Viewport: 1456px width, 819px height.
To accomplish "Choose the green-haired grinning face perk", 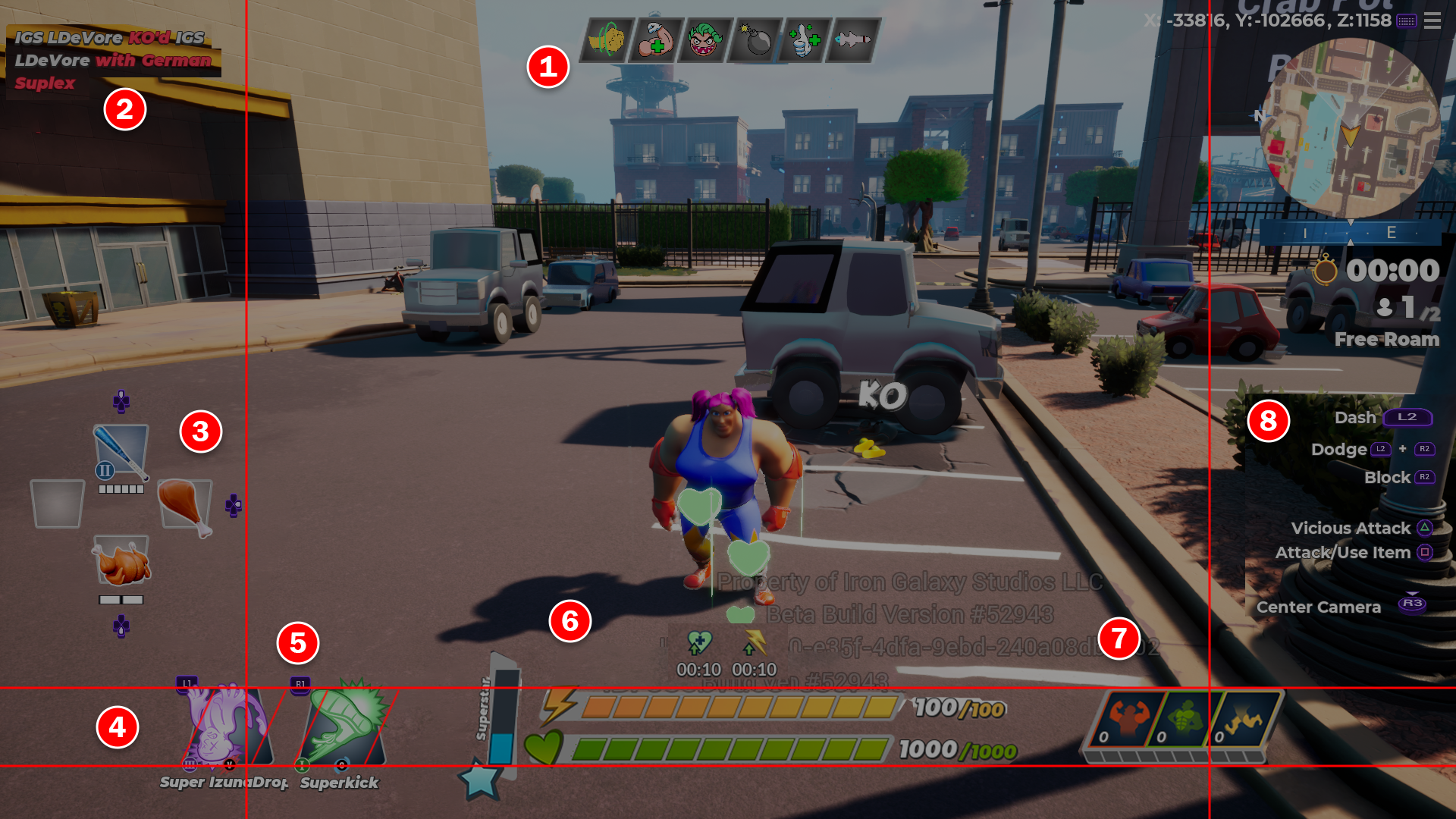I will pyautogui.click(x=705, y=39).
